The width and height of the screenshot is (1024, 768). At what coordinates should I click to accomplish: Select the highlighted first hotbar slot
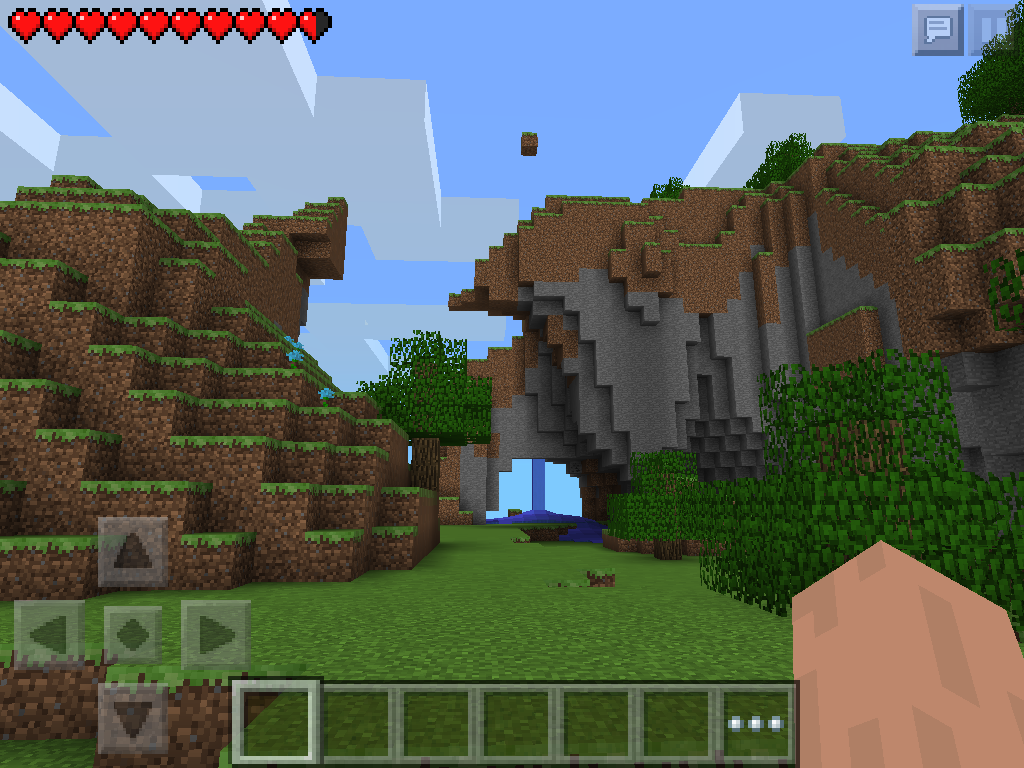click(278, 723)
